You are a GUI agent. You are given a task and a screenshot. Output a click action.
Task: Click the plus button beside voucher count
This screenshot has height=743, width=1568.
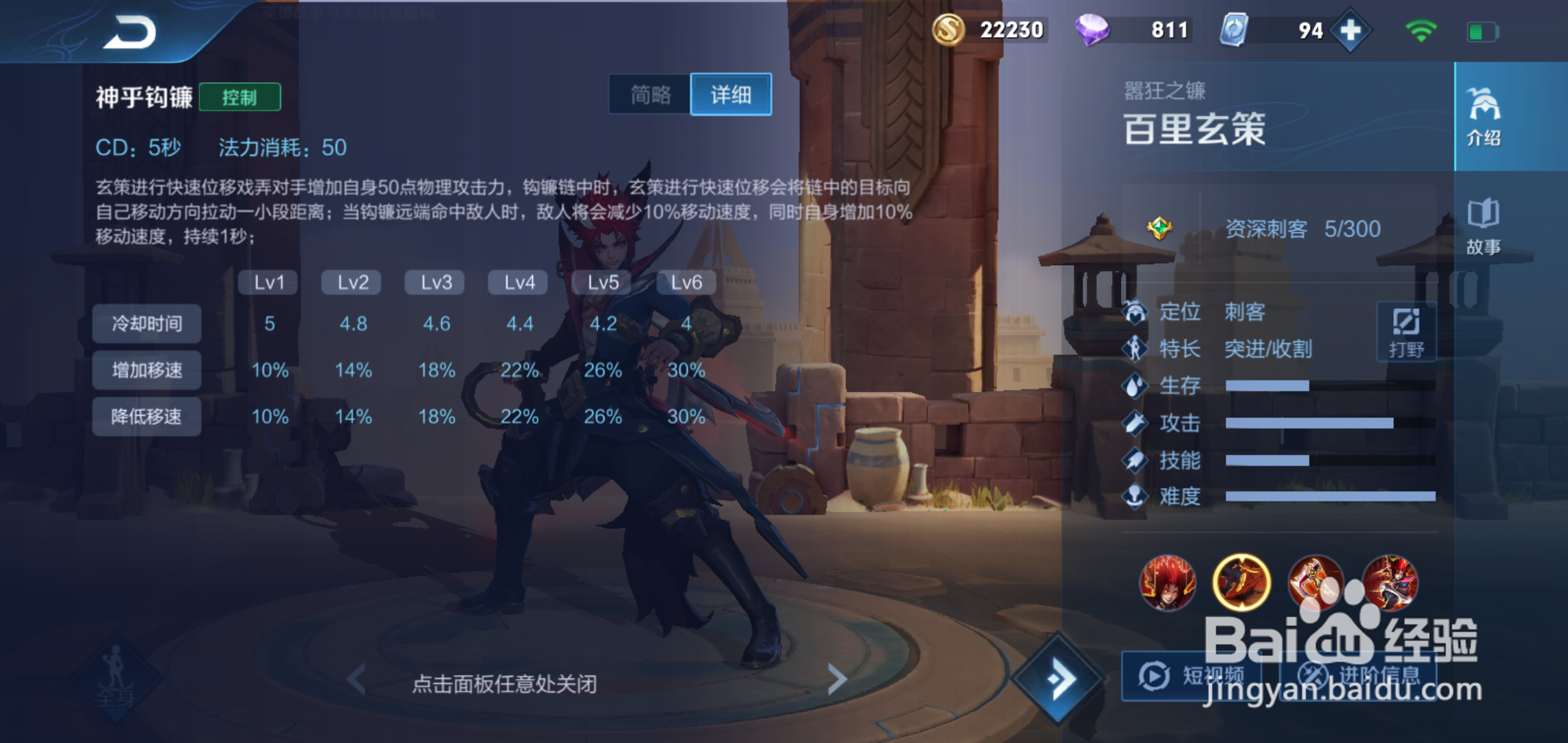point(1349,30)
